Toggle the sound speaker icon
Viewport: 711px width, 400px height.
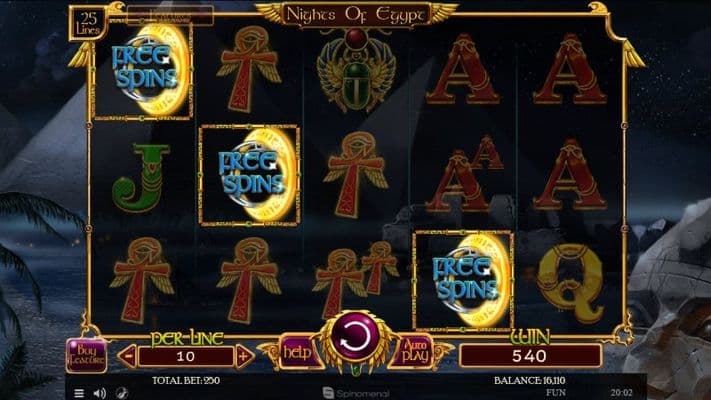tap(100, 393)
